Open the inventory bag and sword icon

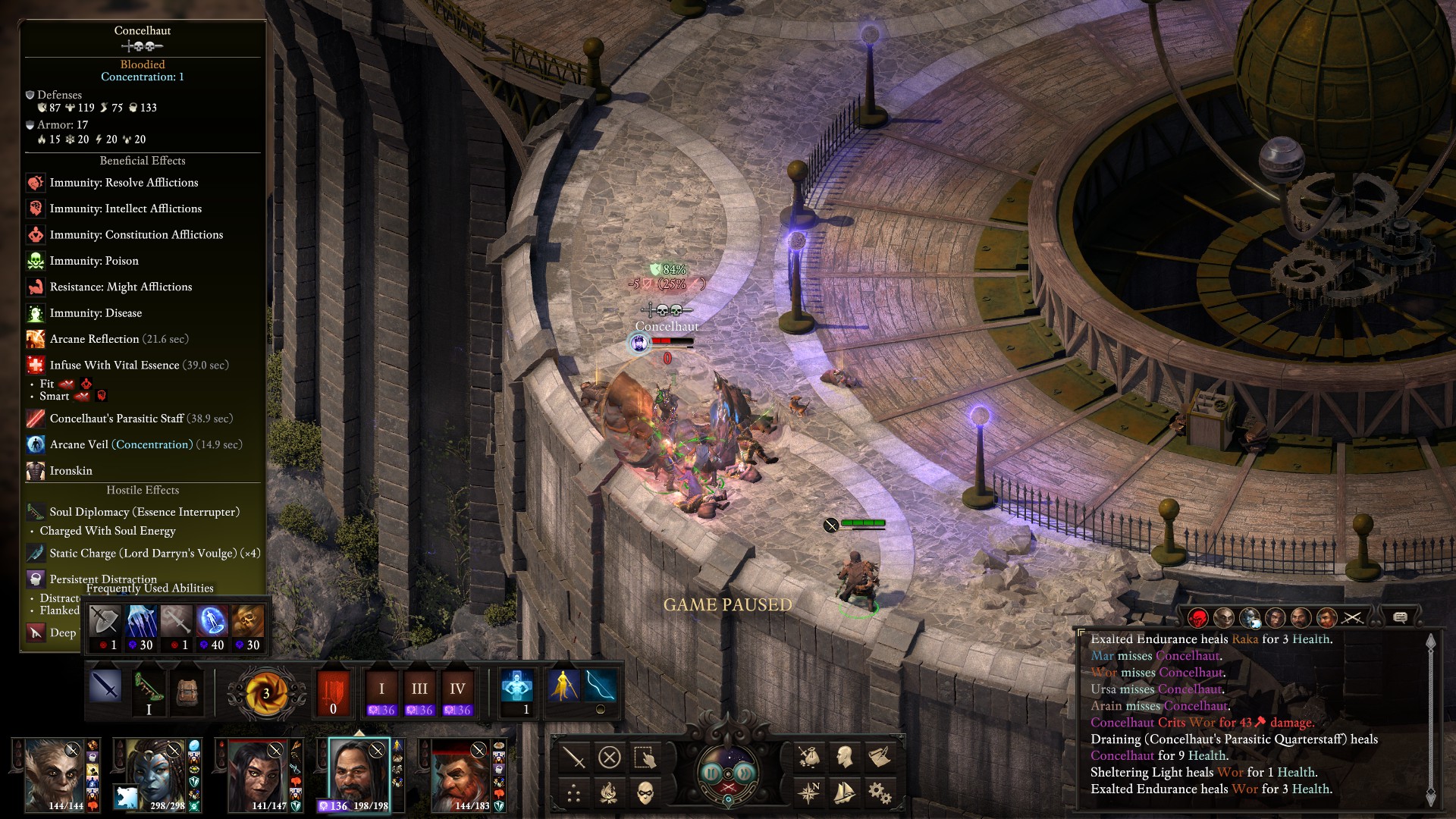click(x=809, y=757)
